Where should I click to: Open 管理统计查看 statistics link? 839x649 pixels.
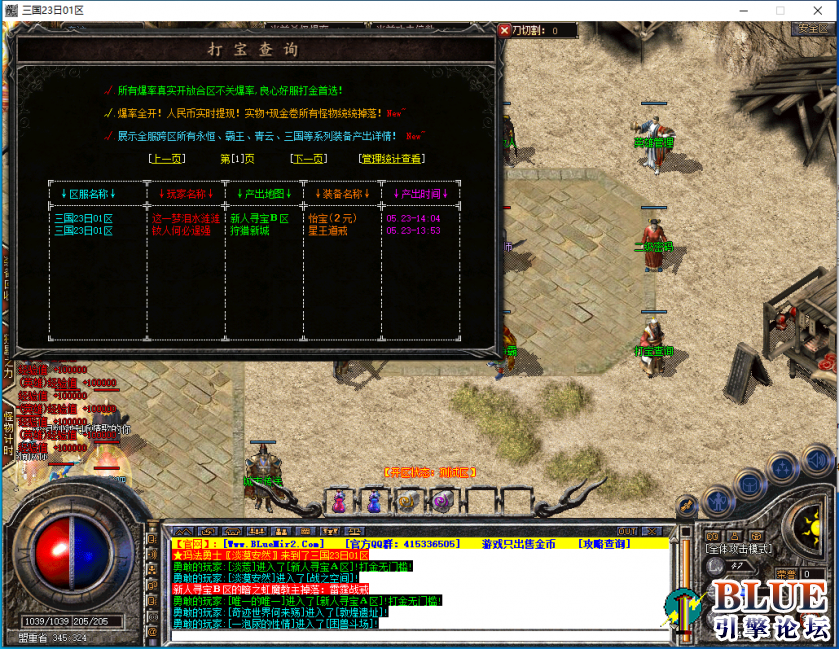(x=391, y=158)
